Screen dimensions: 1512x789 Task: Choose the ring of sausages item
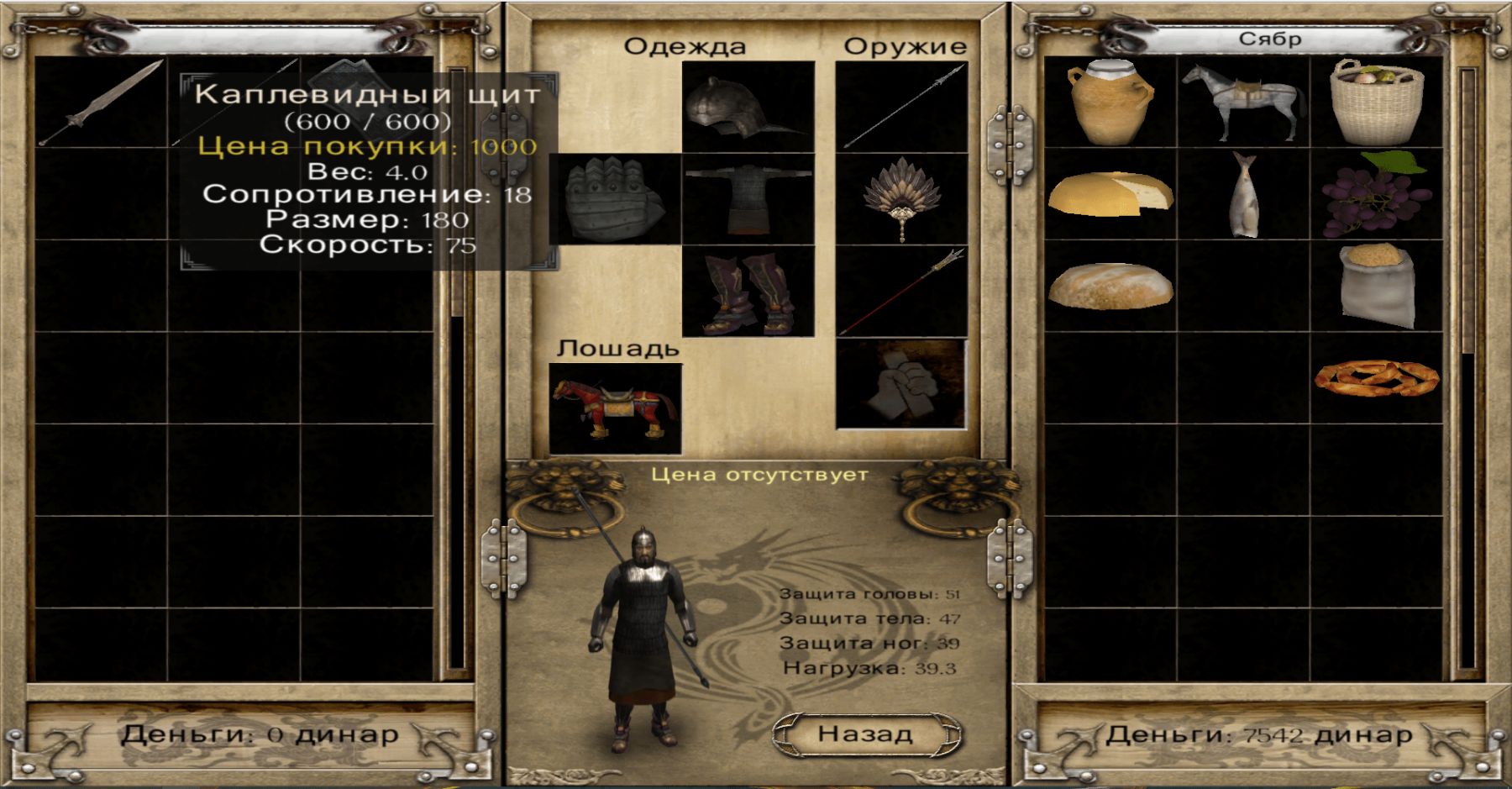[1377, 378]
